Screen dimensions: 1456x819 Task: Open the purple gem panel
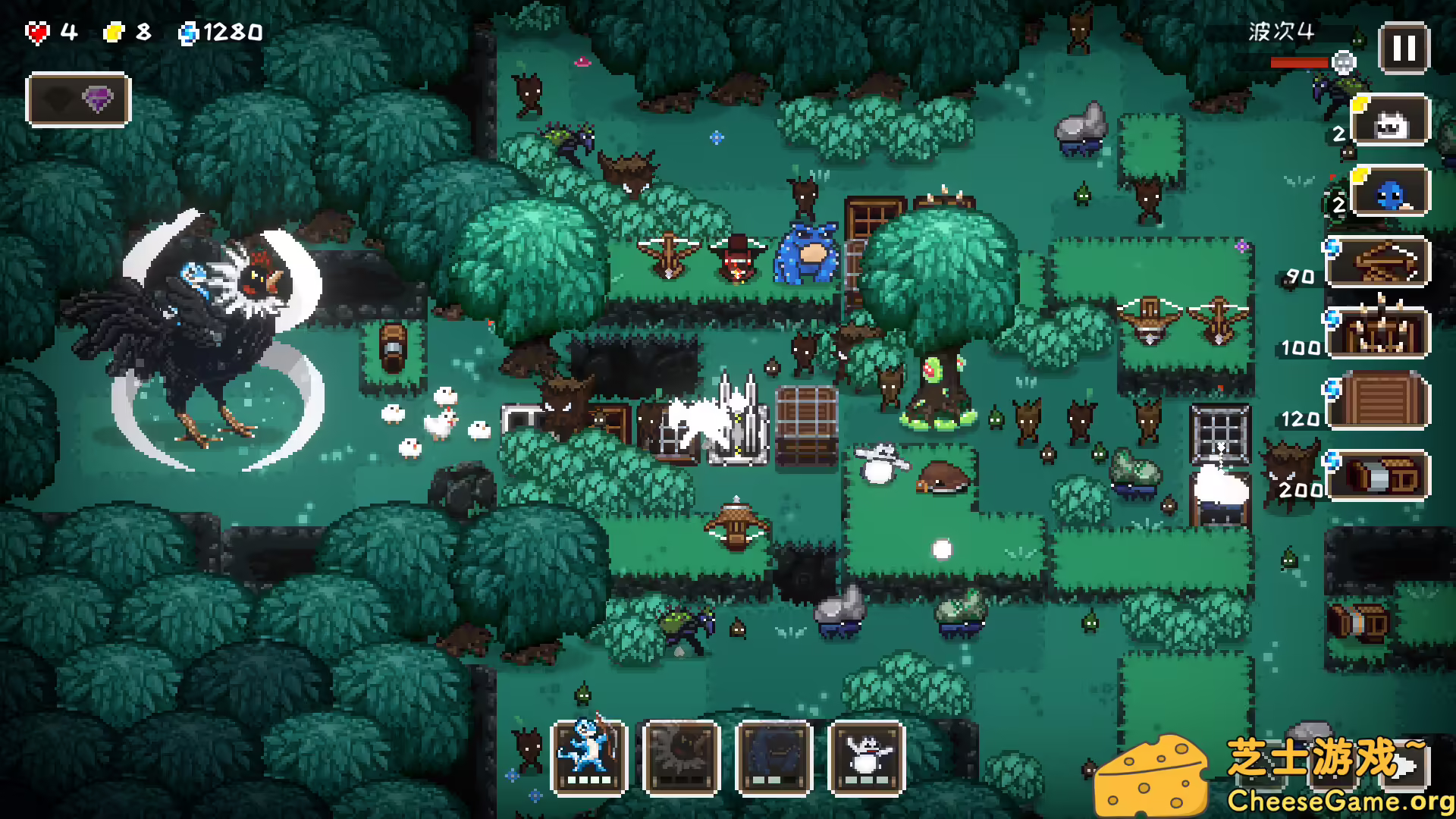point(78,99)
